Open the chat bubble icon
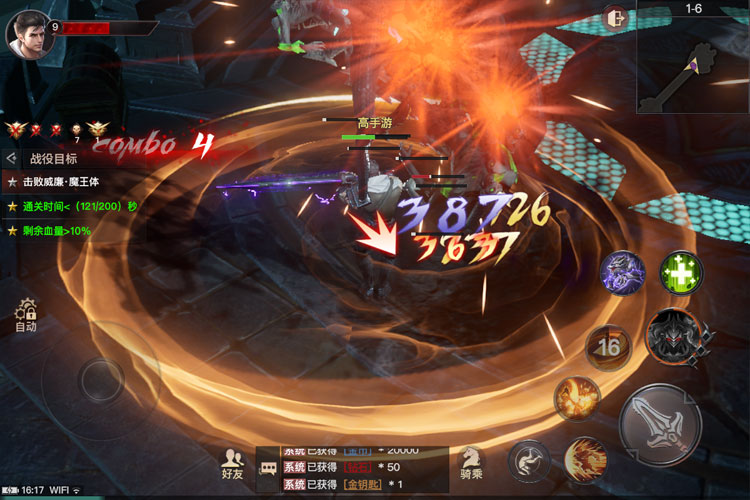 pos(269,468)
